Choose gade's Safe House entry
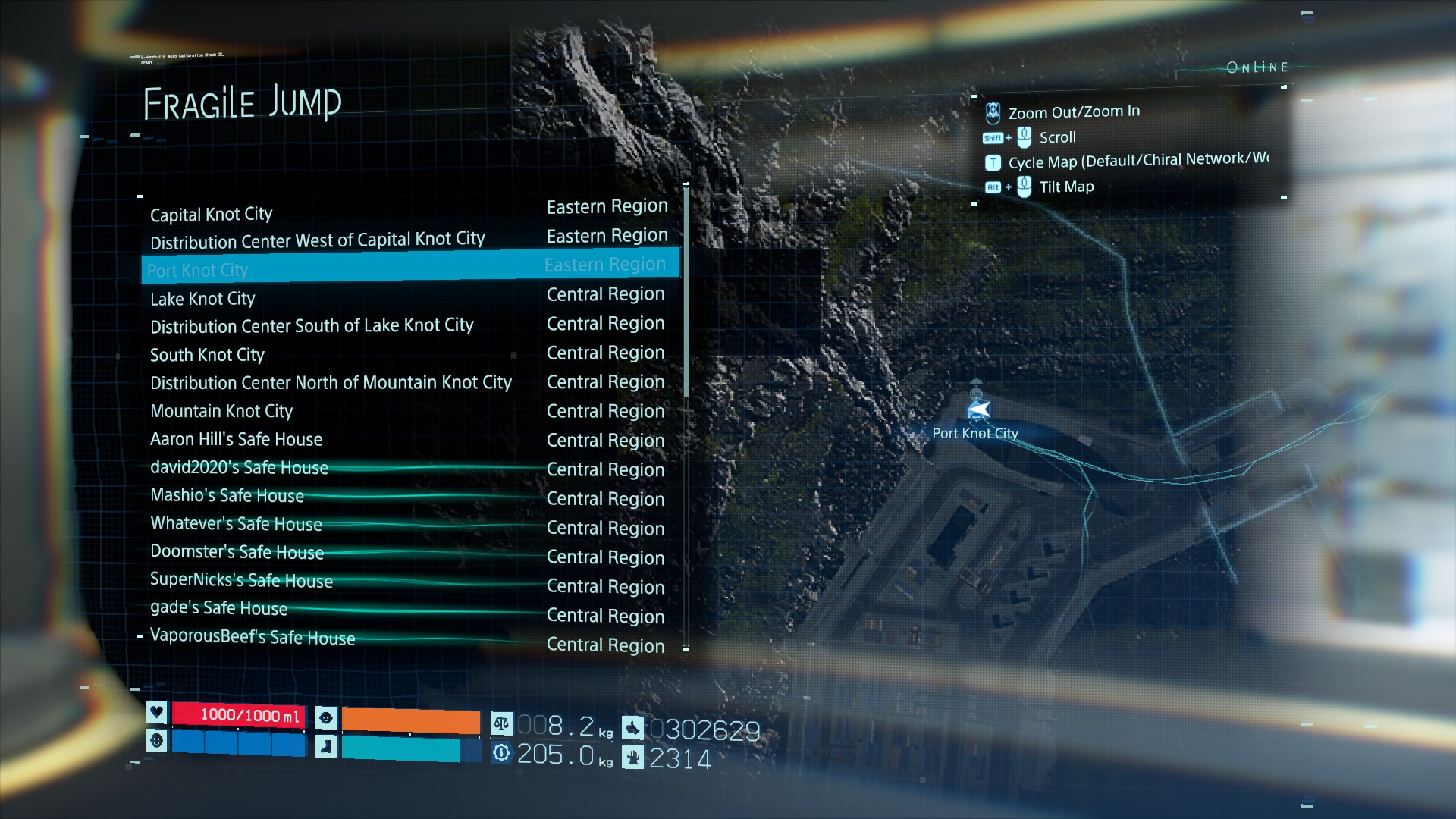Screen dimensions: 1456x819 click(218, 608)
